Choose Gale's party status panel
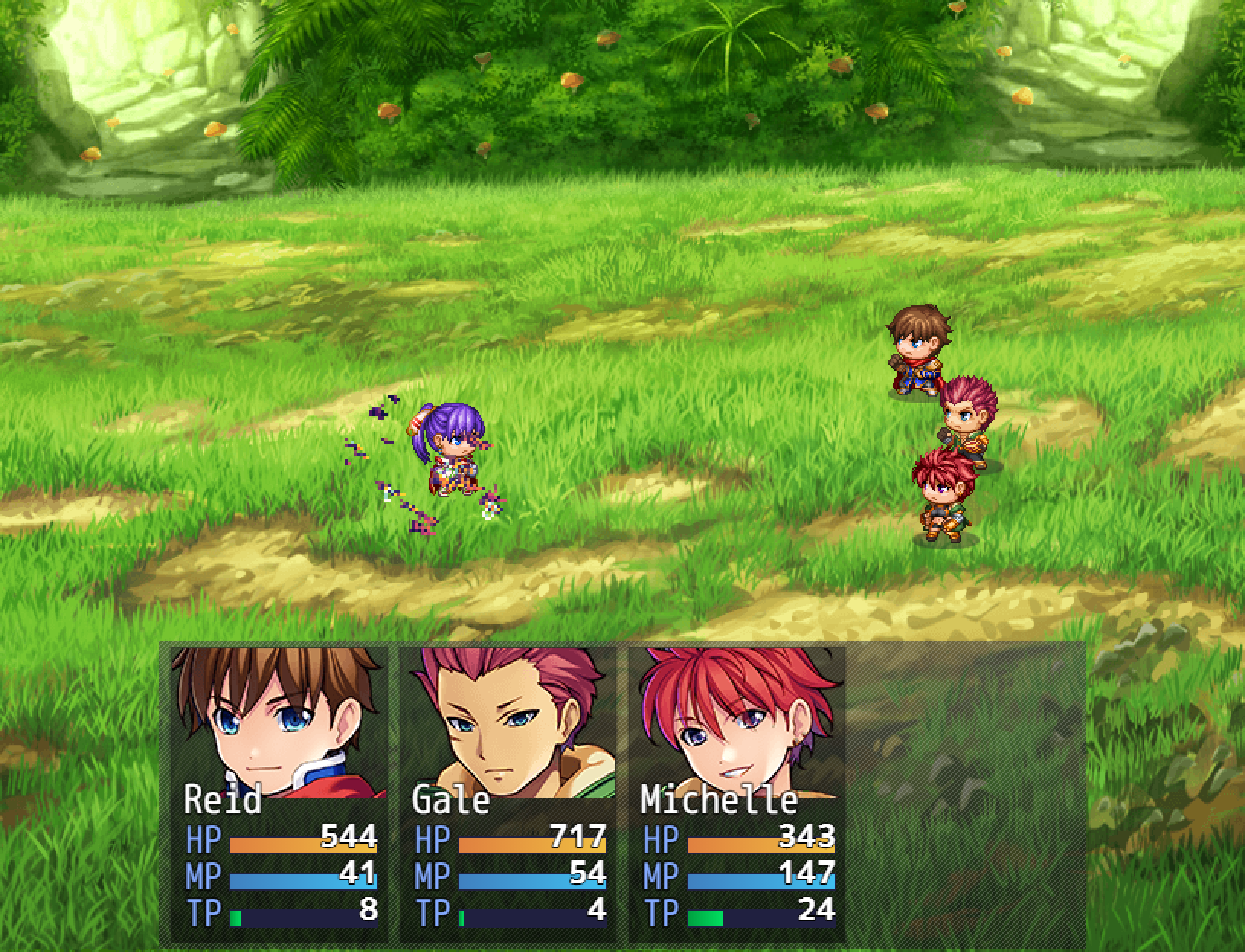The height and width of the screenshot is (952, 1245). click(x=508, y=793)
